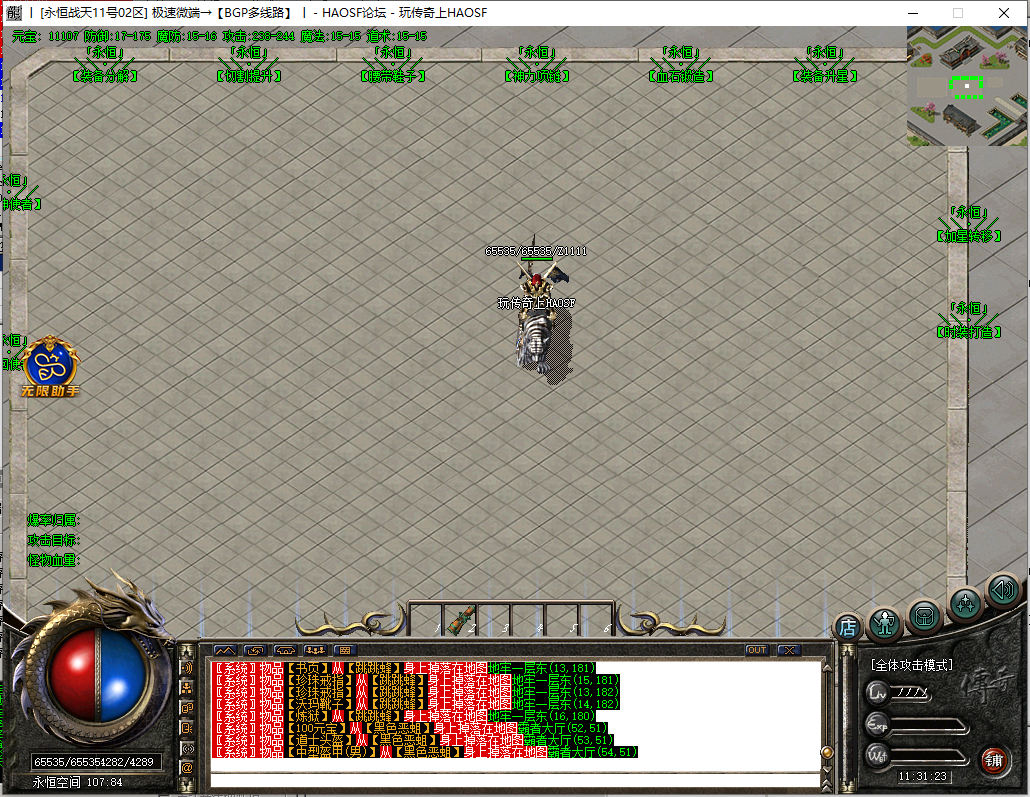The image size is (1030, 797).
Task: Click the OUT button above the chat
Action: 757,650
